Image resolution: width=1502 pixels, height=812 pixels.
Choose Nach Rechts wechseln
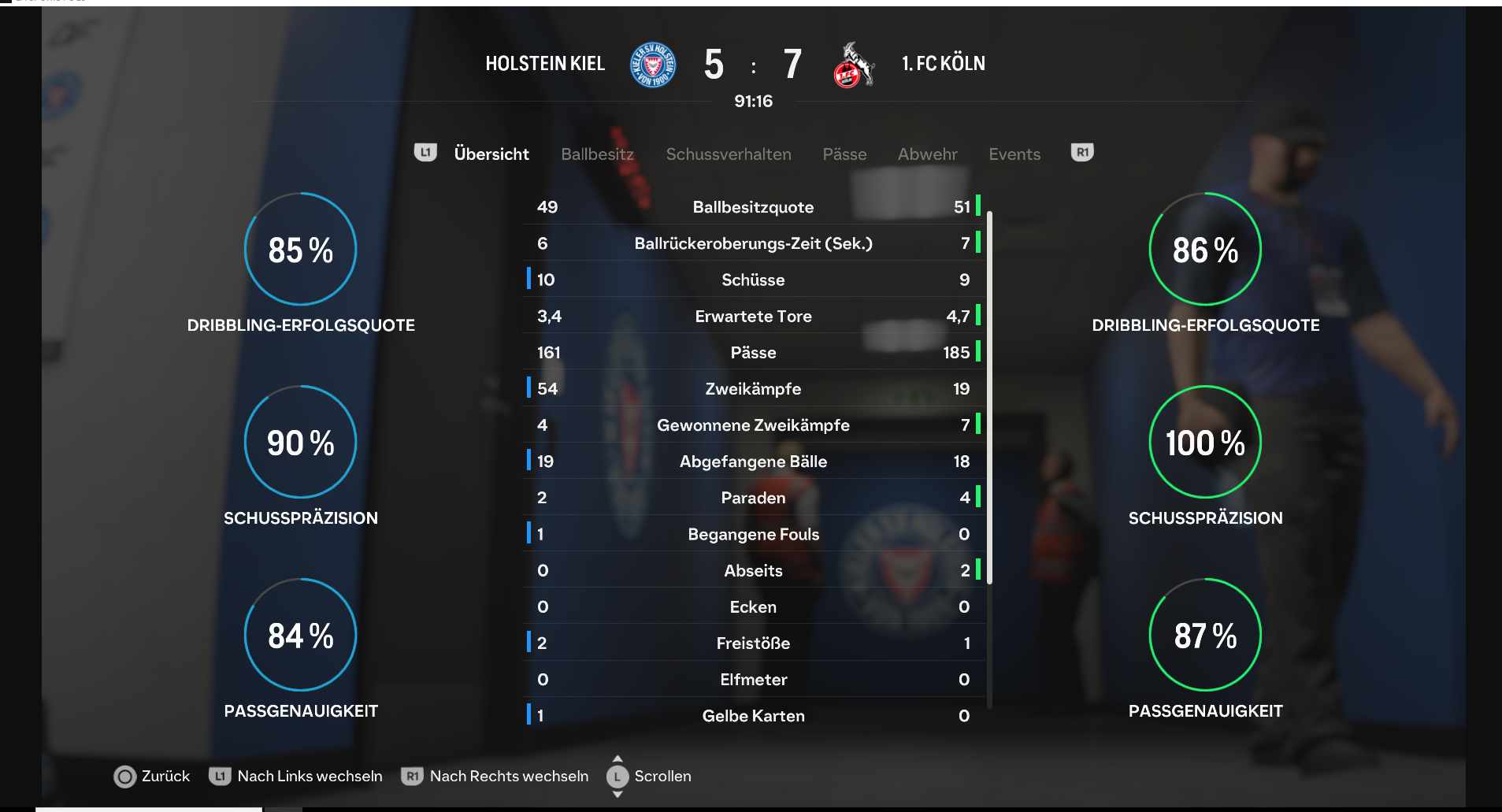click(495, 777)
